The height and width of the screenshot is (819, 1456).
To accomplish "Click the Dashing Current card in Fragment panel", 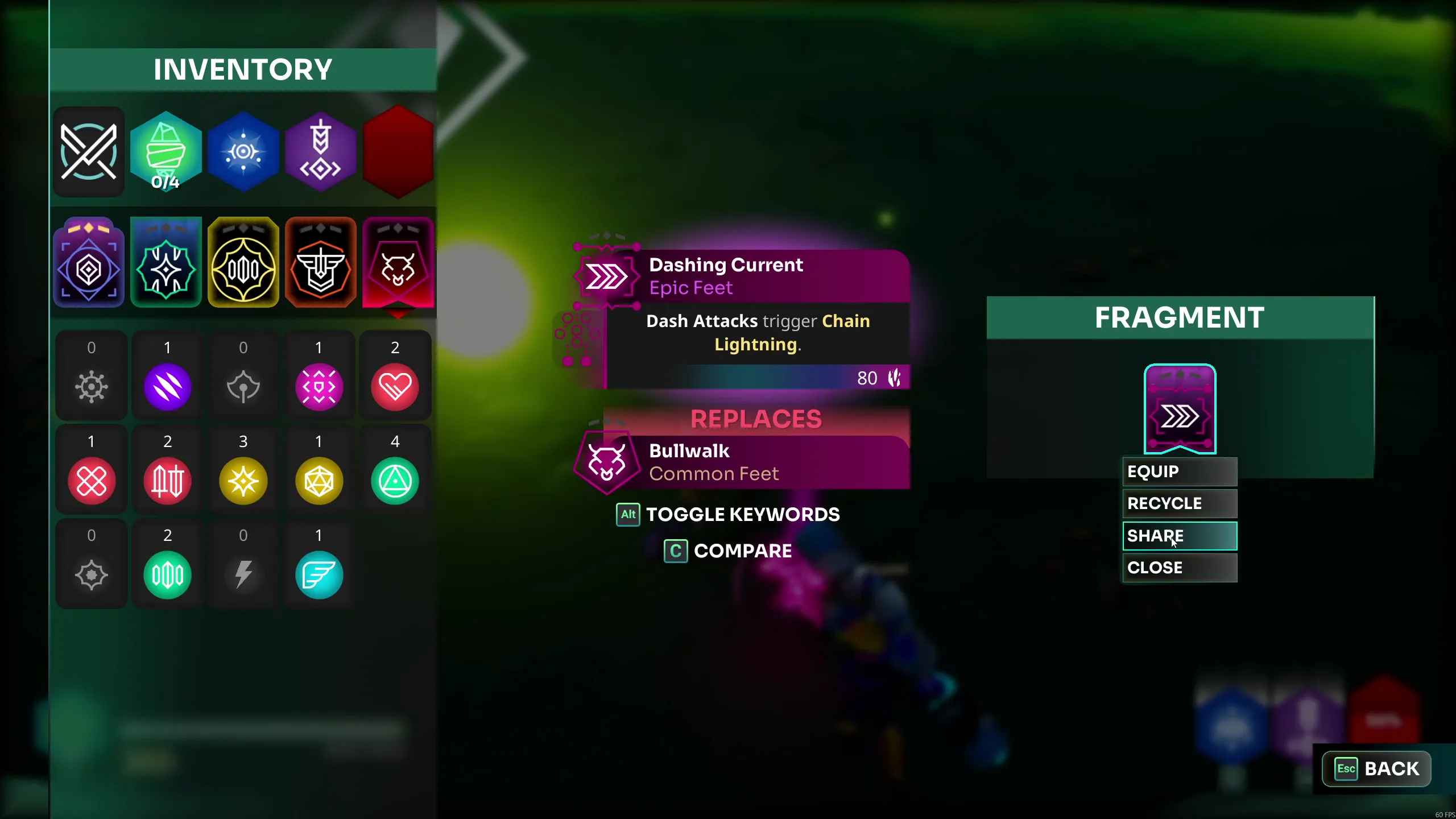I will (x=1179, y=408).
